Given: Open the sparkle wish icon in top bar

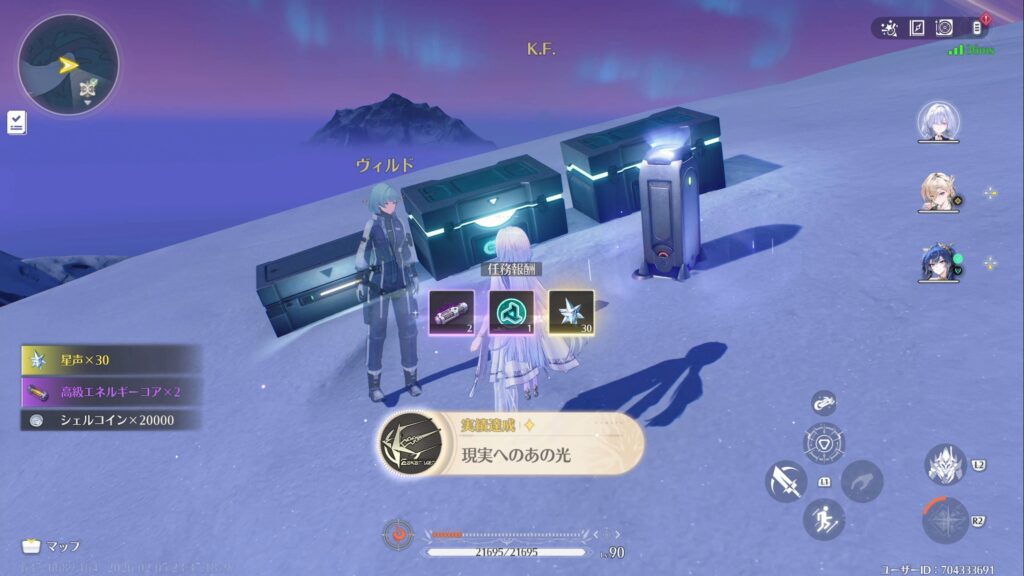Looking at the screenshot, I should point(889,28).
